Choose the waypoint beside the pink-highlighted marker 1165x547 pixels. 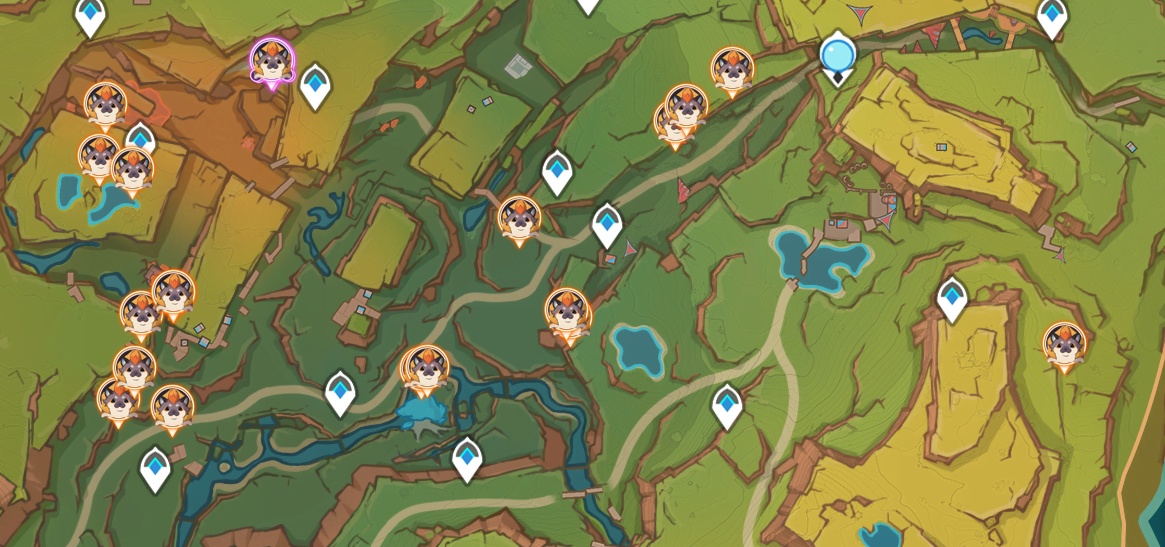point(315,86)
